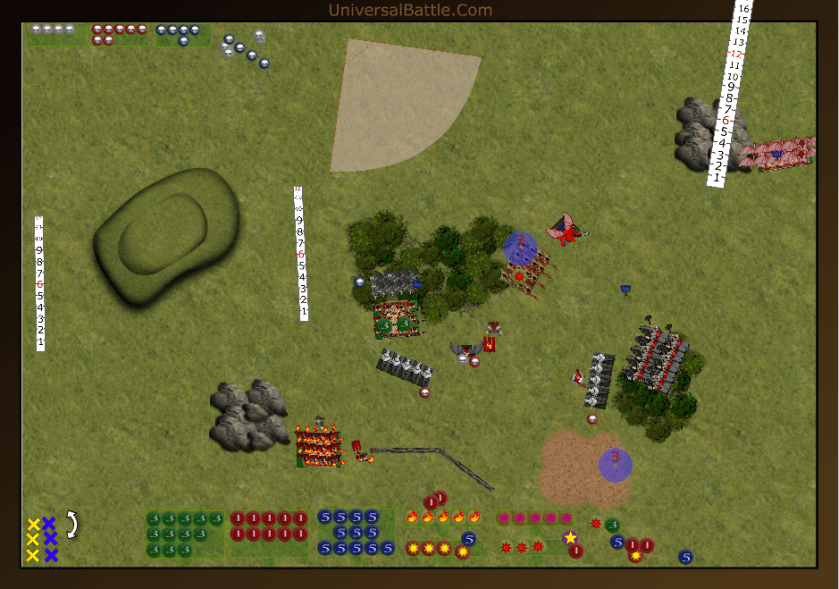The width and height of the screenshot is (839, 589).
Task: Choose a magenta splat token
Action: pyautogui.click(x=535, y=518)
